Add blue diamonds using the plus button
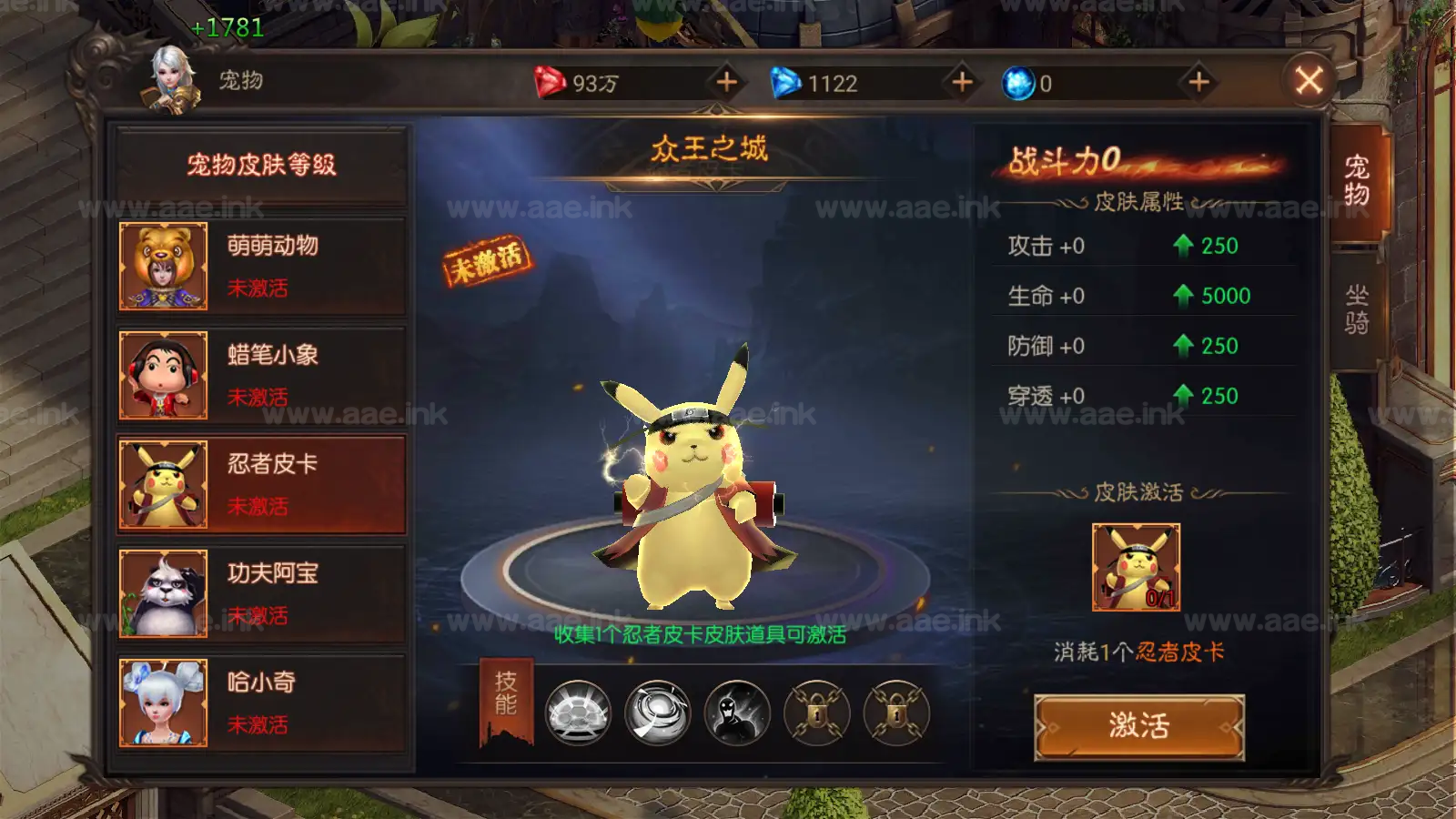The width and height of the screenshot is (1456, 819). (962, 83)
